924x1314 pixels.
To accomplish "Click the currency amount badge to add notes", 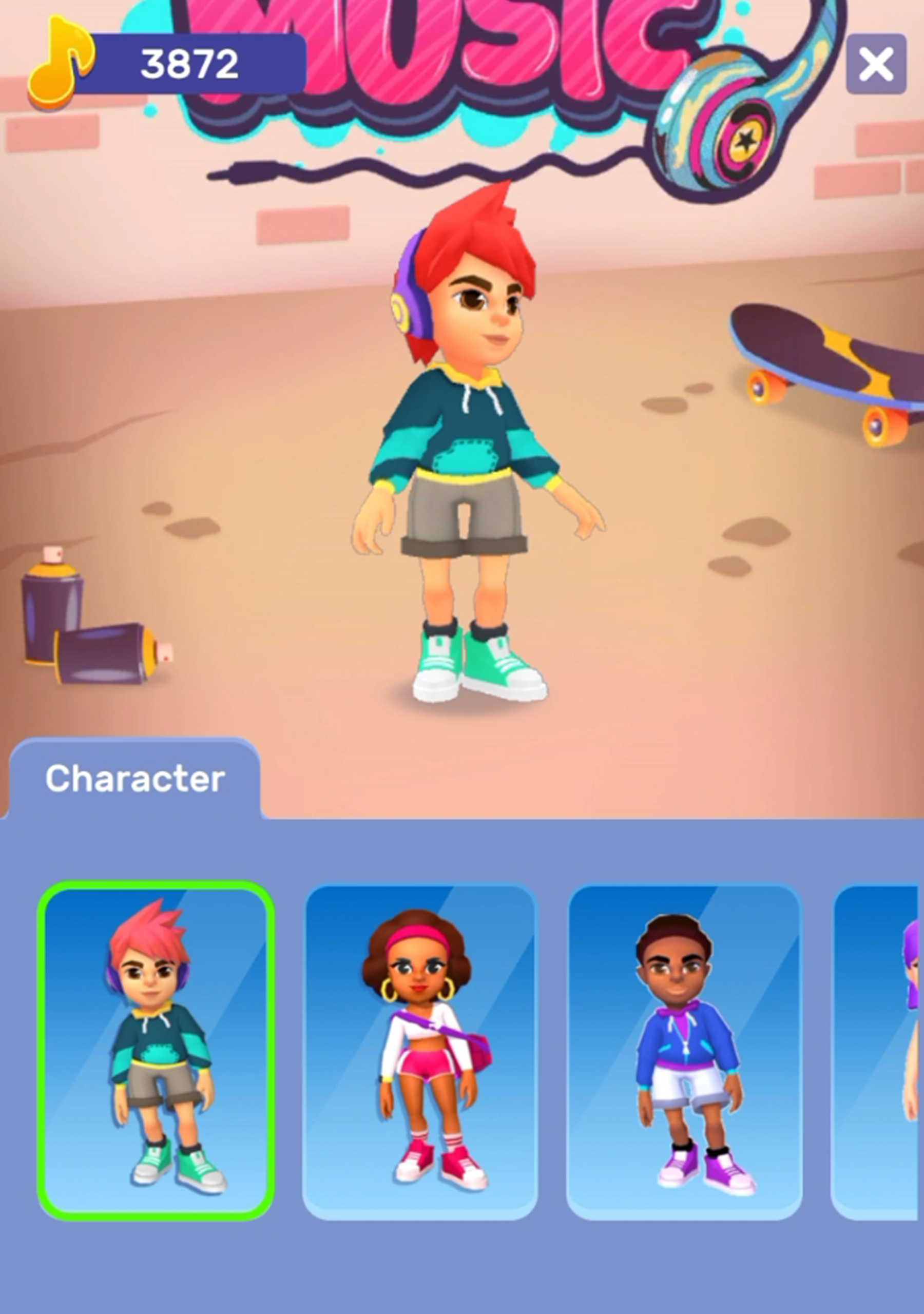I will point(192,63).
